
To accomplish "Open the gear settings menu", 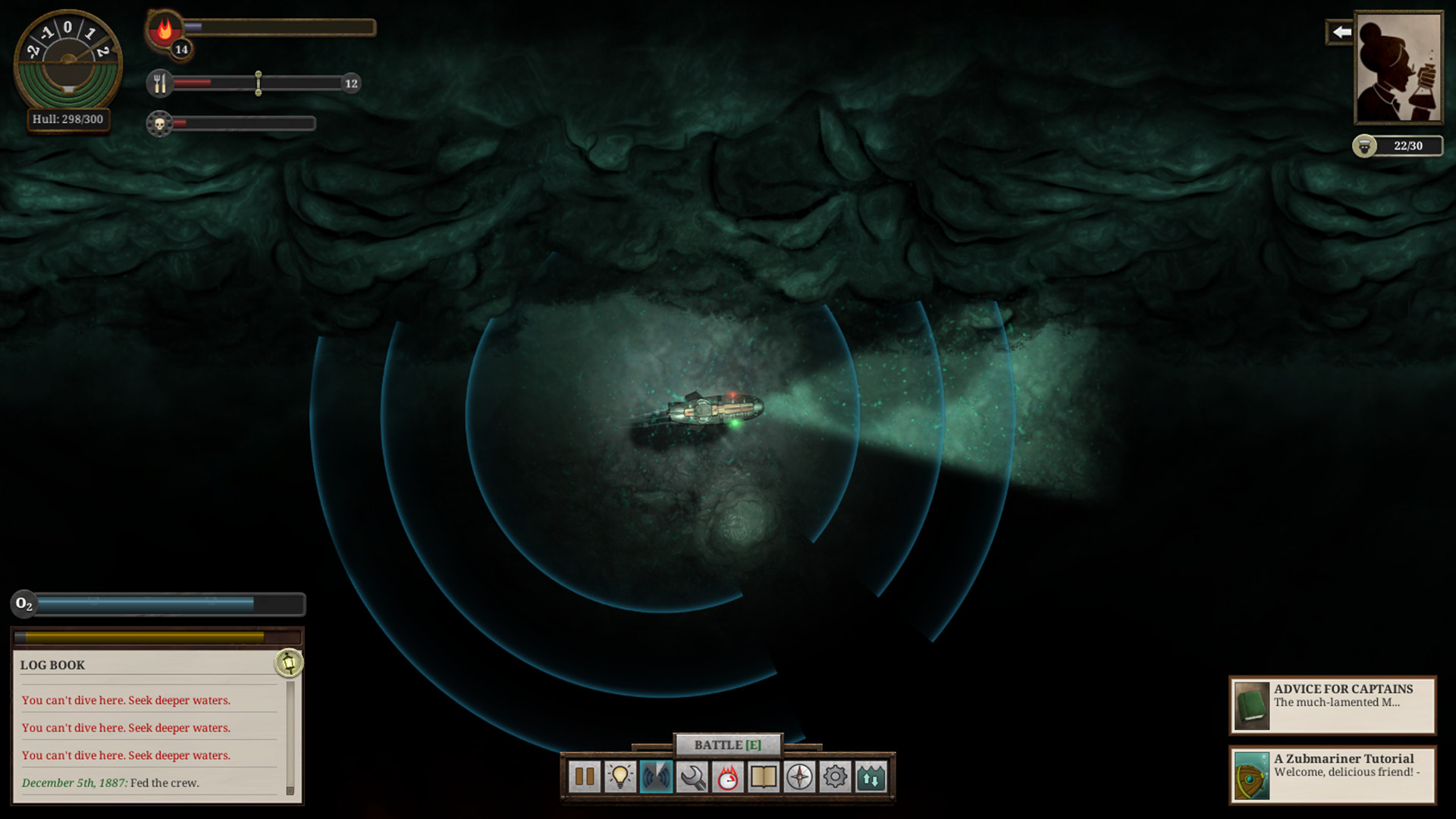I will (835, 776).
